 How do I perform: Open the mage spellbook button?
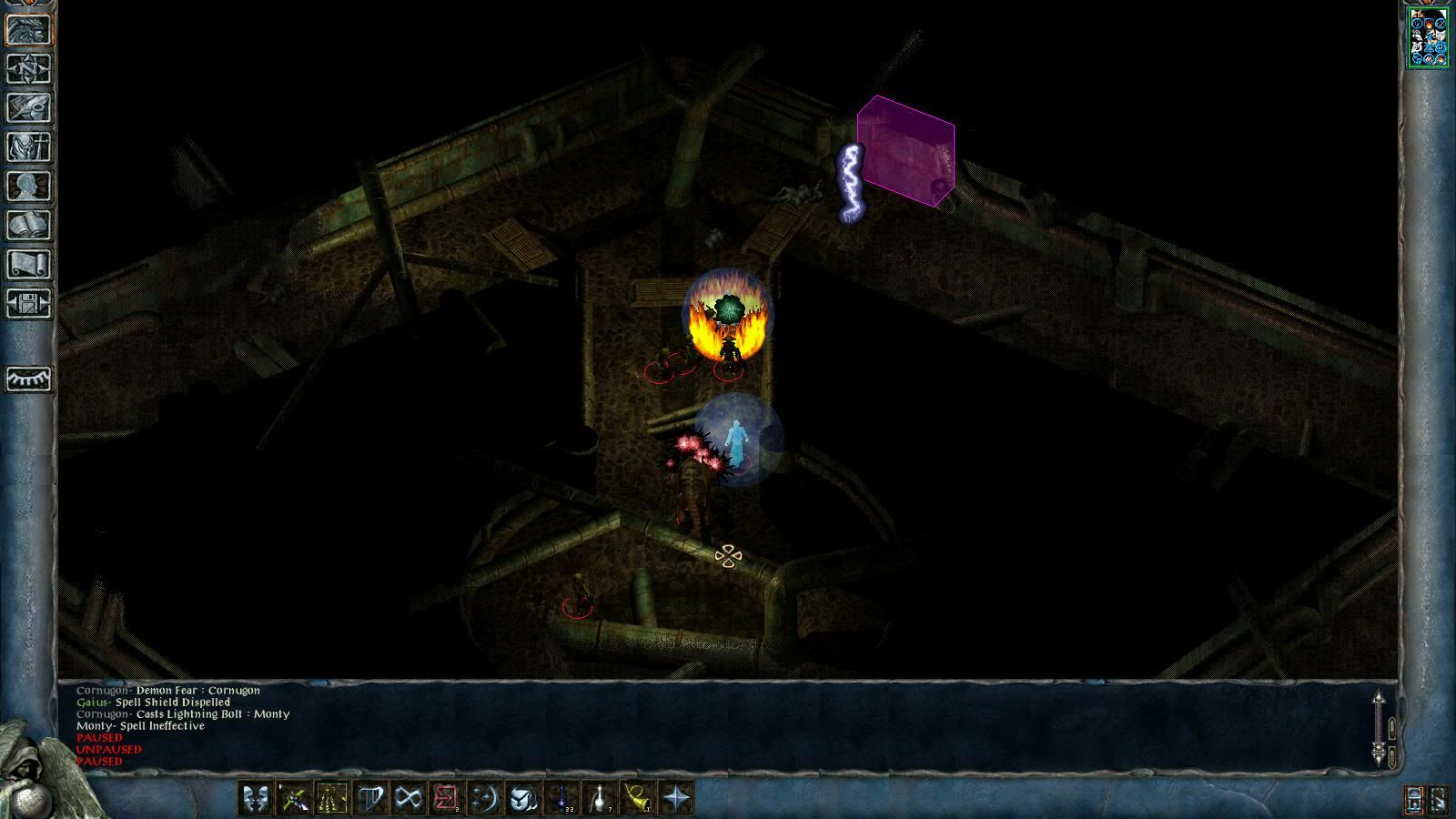[x=29, y=225]
